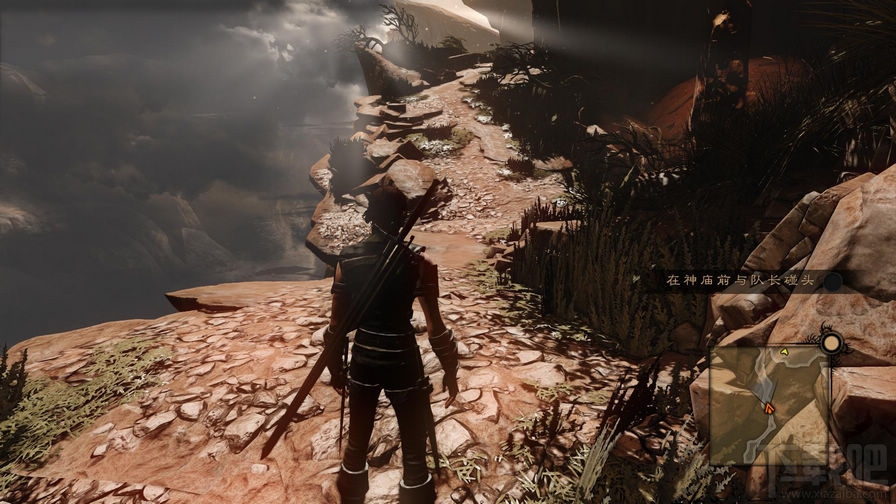
Task: Click the round compass ornament atop minimap
Action: [830, 344]
